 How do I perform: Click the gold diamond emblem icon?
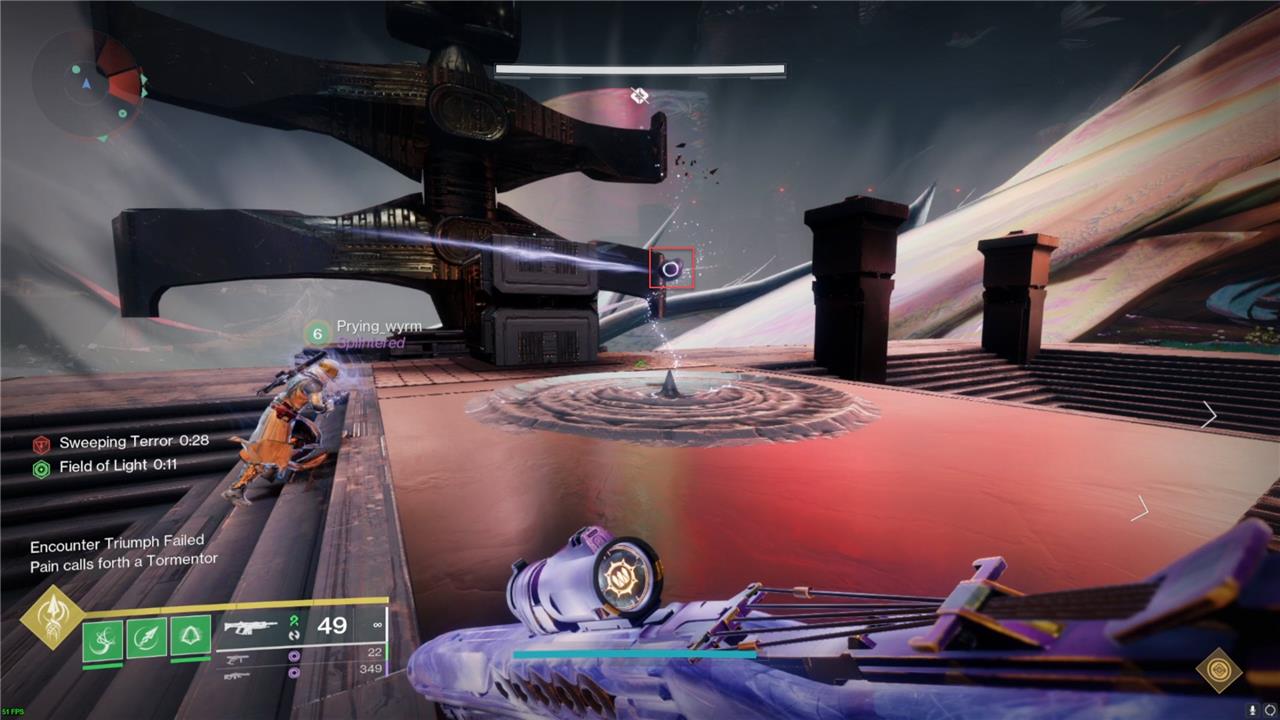[x=1219, y=670]
